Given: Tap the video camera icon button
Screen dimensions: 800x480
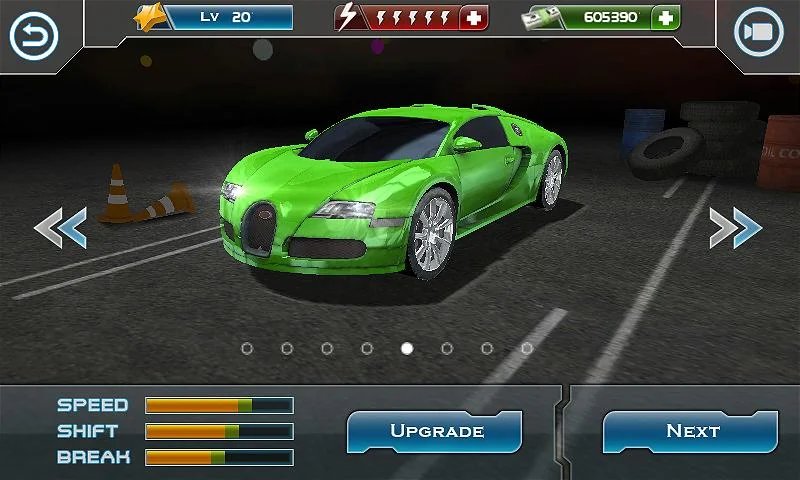Looking at the screenshot, I should point(759,34).
